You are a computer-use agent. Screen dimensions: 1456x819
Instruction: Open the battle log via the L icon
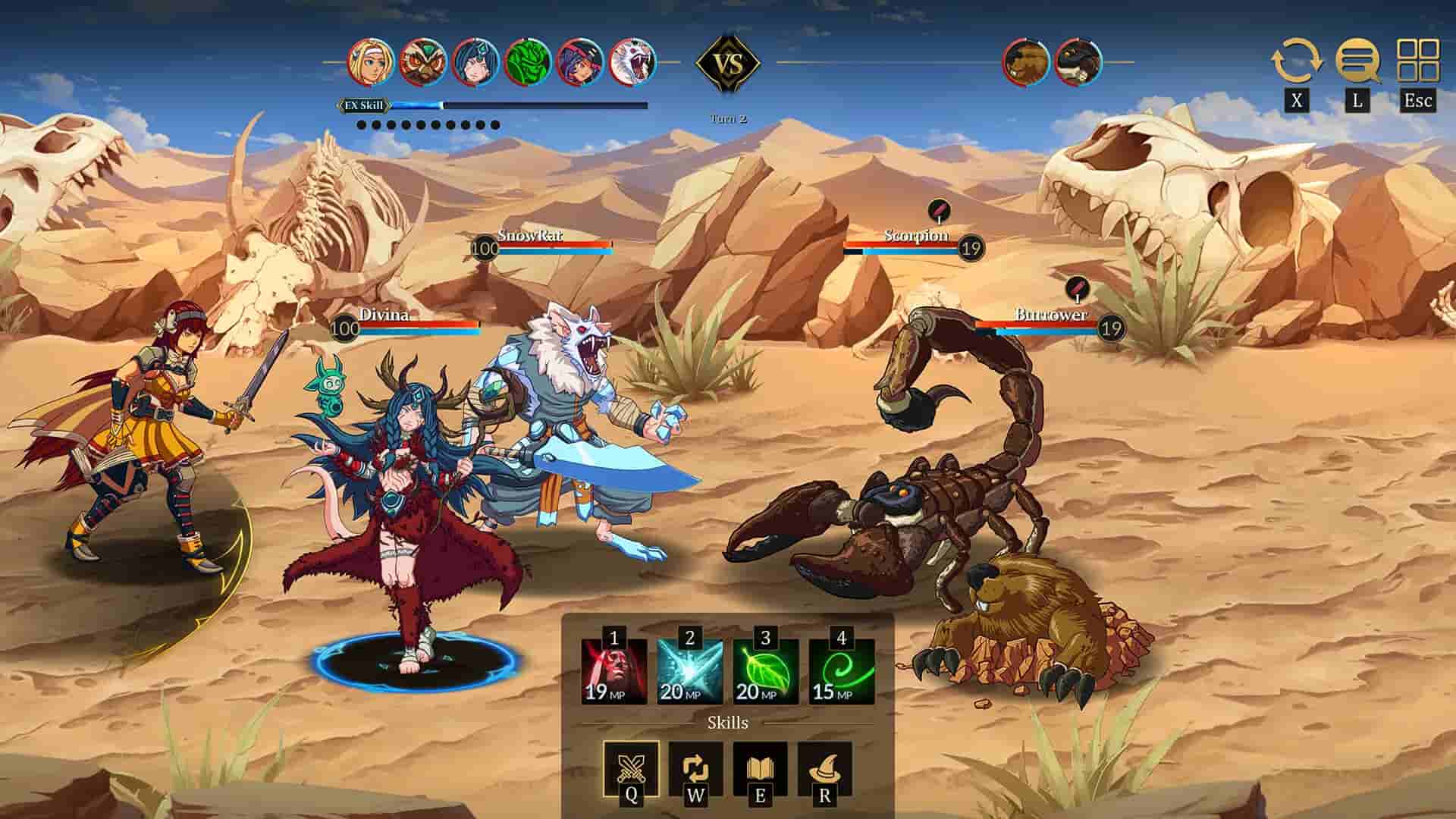click(1357, 61)
